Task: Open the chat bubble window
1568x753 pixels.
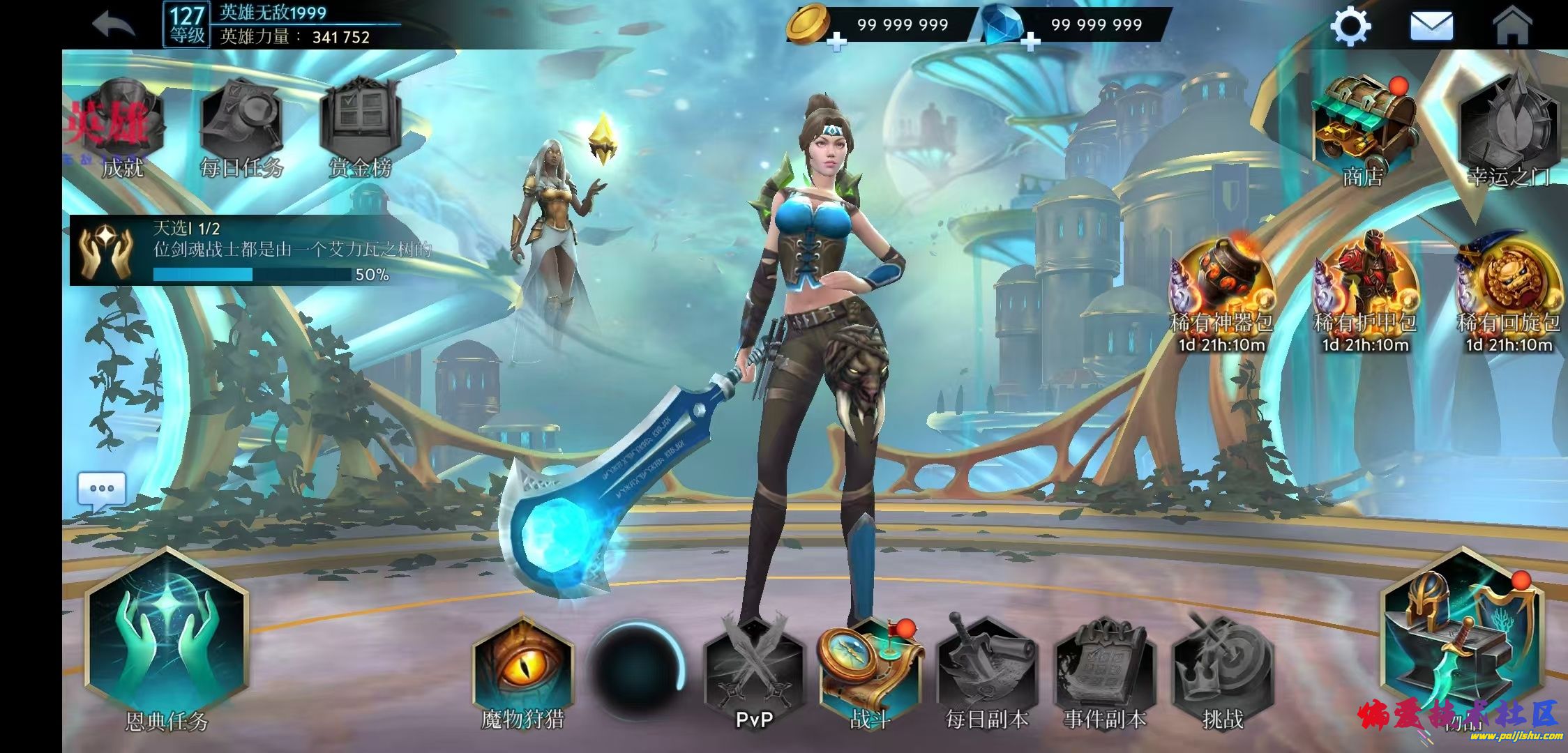Action: [x=102, y=489]
